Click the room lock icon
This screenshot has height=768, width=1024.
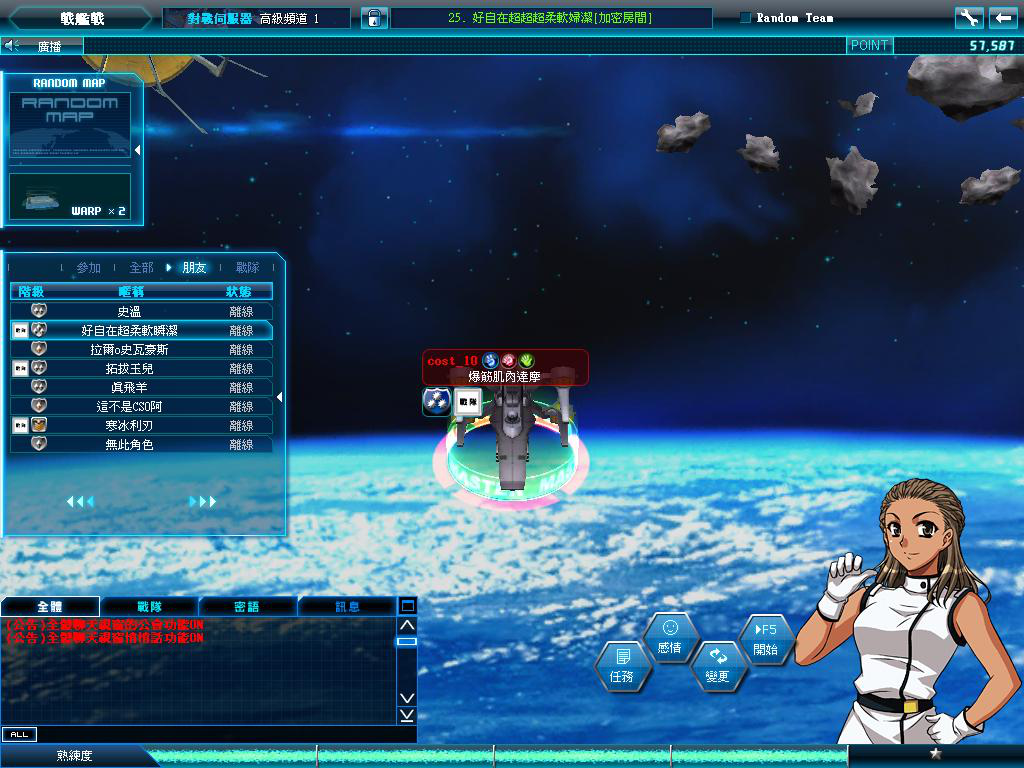(373, 18)
